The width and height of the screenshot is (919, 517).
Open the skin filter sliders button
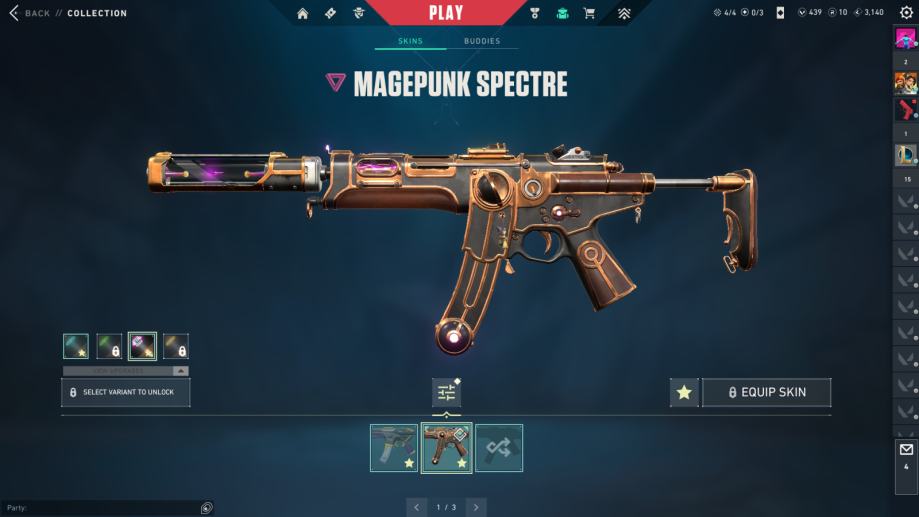[446, 393]
